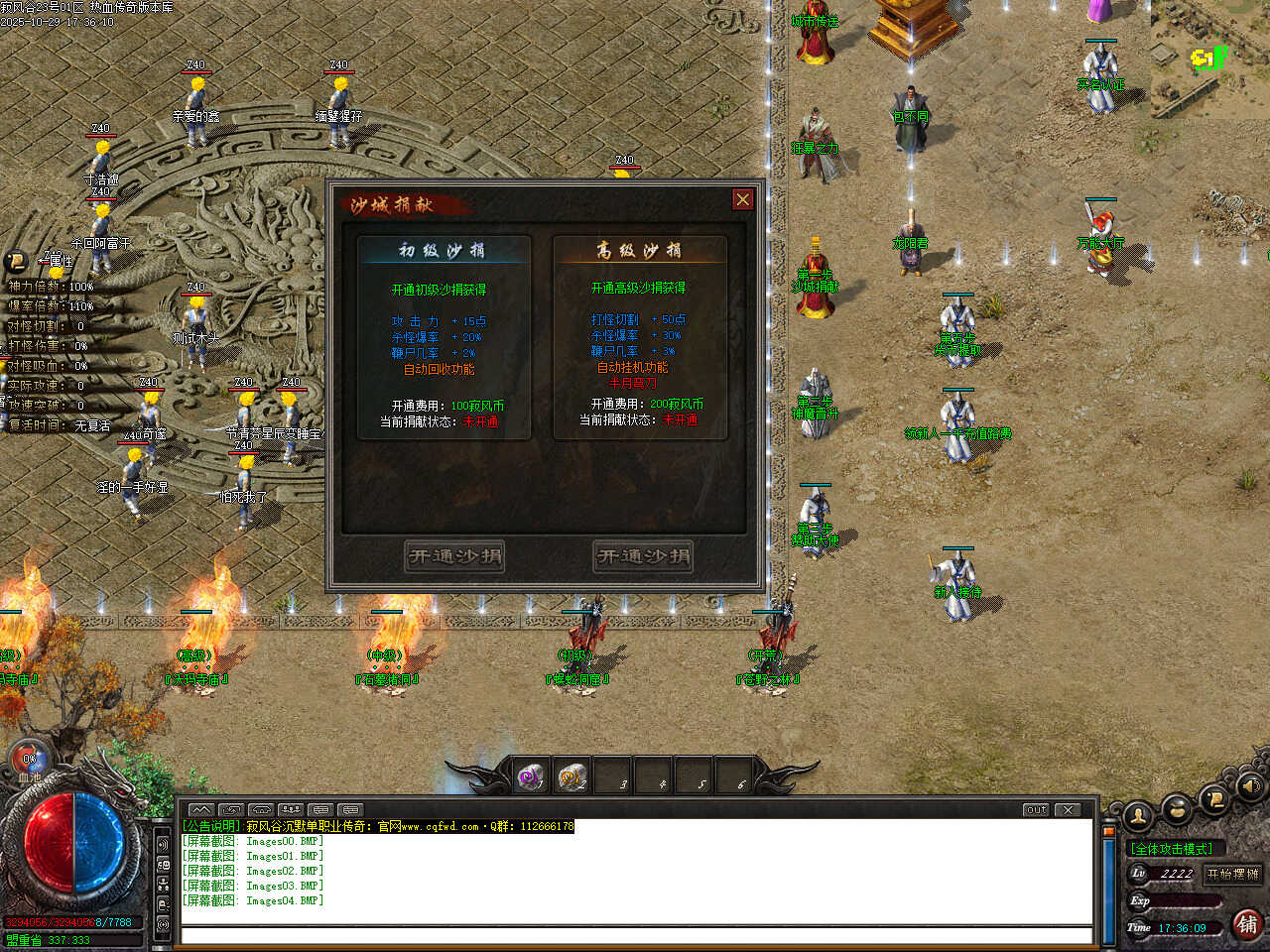Focus the chat text input field

[x=635, y=935]
